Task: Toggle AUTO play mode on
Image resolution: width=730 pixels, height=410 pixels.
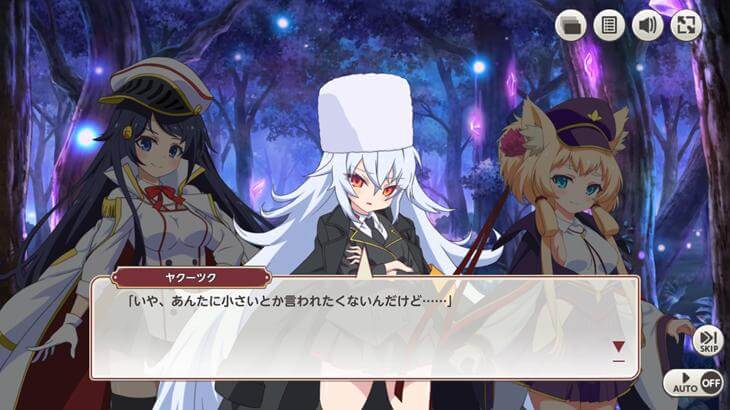Action: click(693, 382)
